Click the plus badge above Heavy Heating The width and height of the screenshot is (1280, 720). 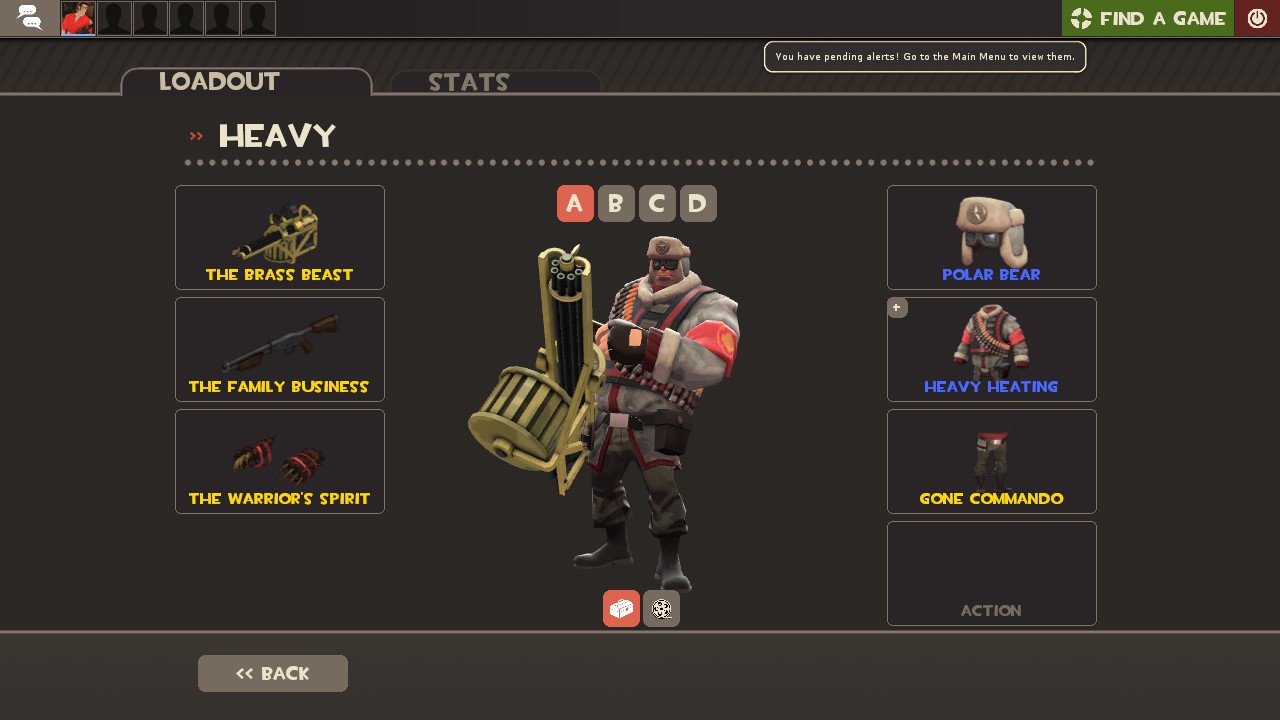[897, 307]
